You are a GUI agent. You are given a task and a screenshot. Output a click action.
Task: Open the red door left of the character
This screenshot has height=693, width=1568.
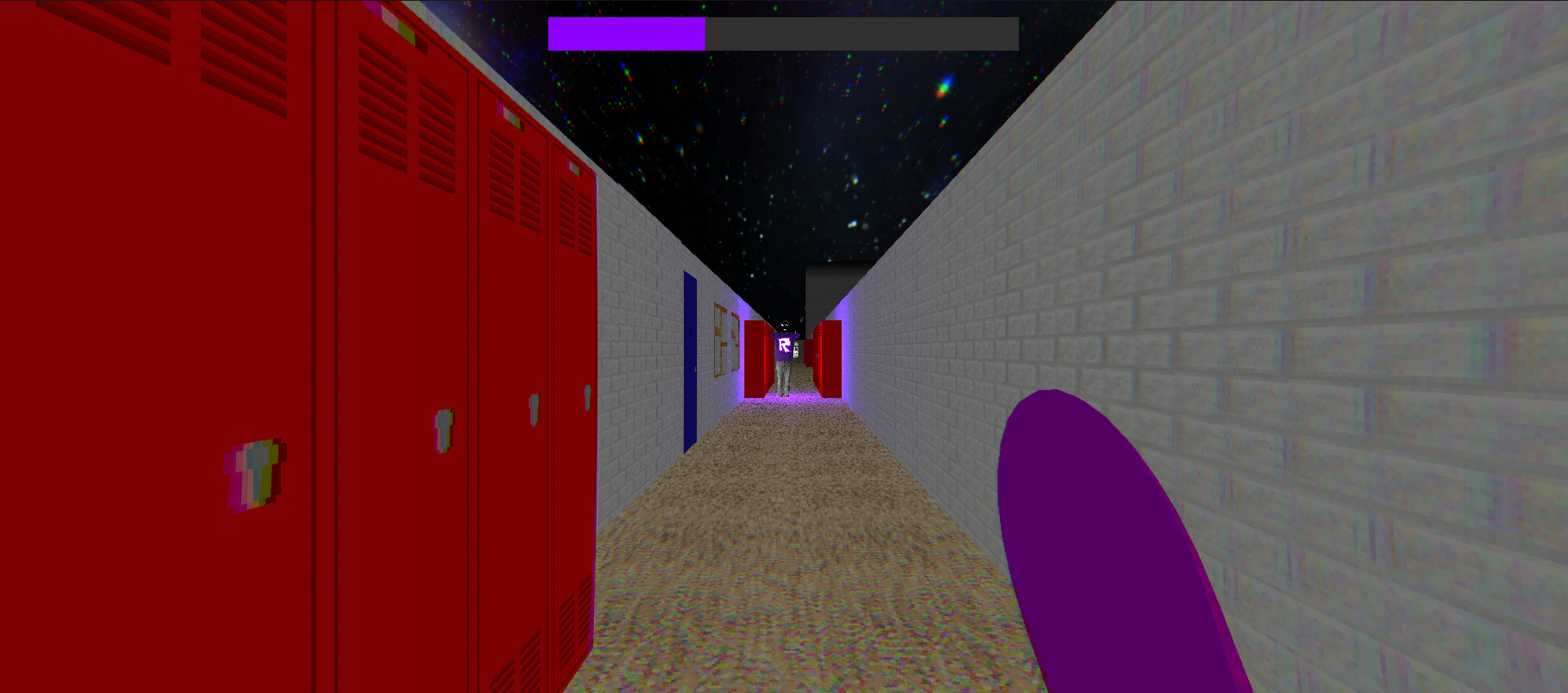(x=756, y=357)
